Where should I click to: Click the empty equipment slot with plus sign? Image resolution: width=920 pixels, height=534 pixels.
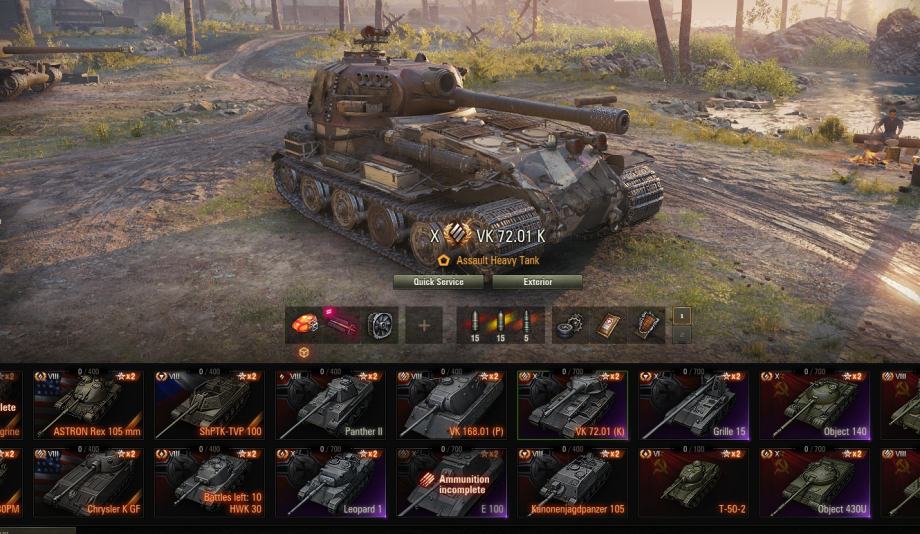[424, 325]
